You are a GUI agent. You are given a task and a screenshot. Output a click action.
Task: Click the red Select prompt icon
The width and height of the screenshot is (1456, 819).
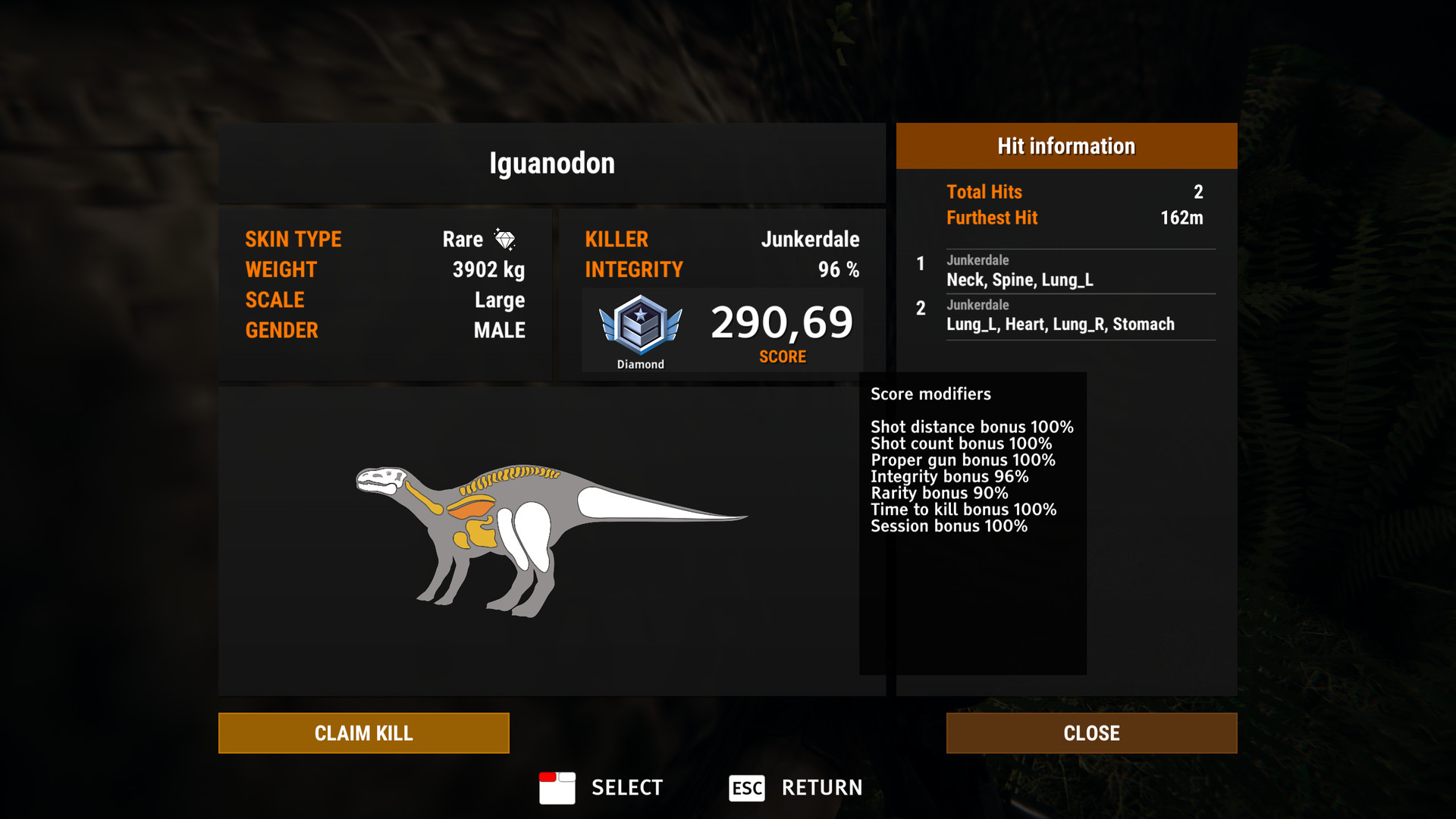click(x=558, y=788)
